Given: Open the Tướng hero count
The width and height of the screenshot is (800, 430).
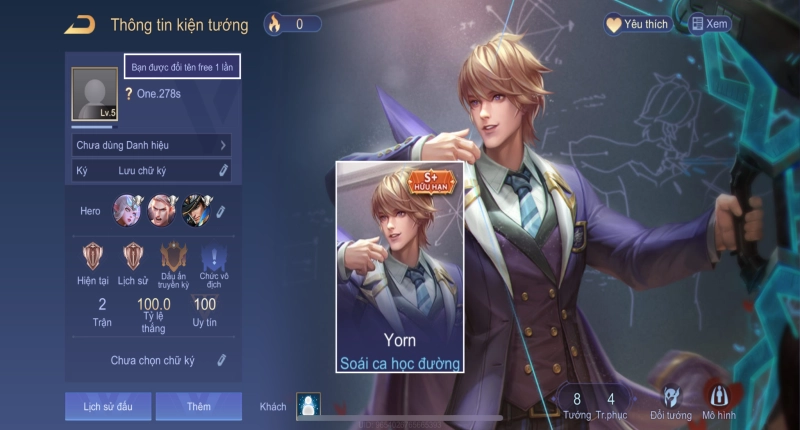Looking at the screenshot, I should (x=577, y=404).
